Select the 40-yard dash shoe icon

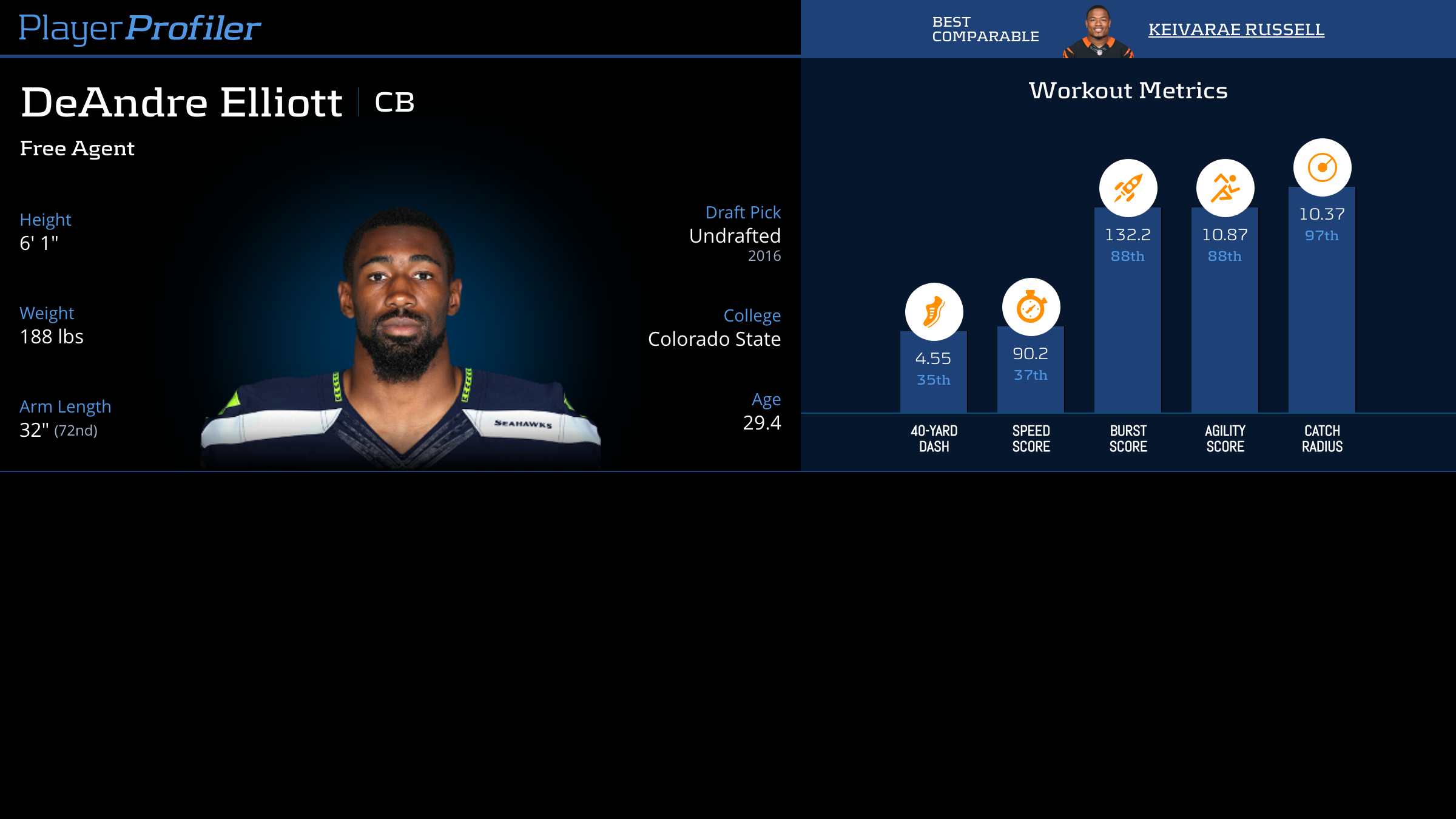[x=934, y=312]
